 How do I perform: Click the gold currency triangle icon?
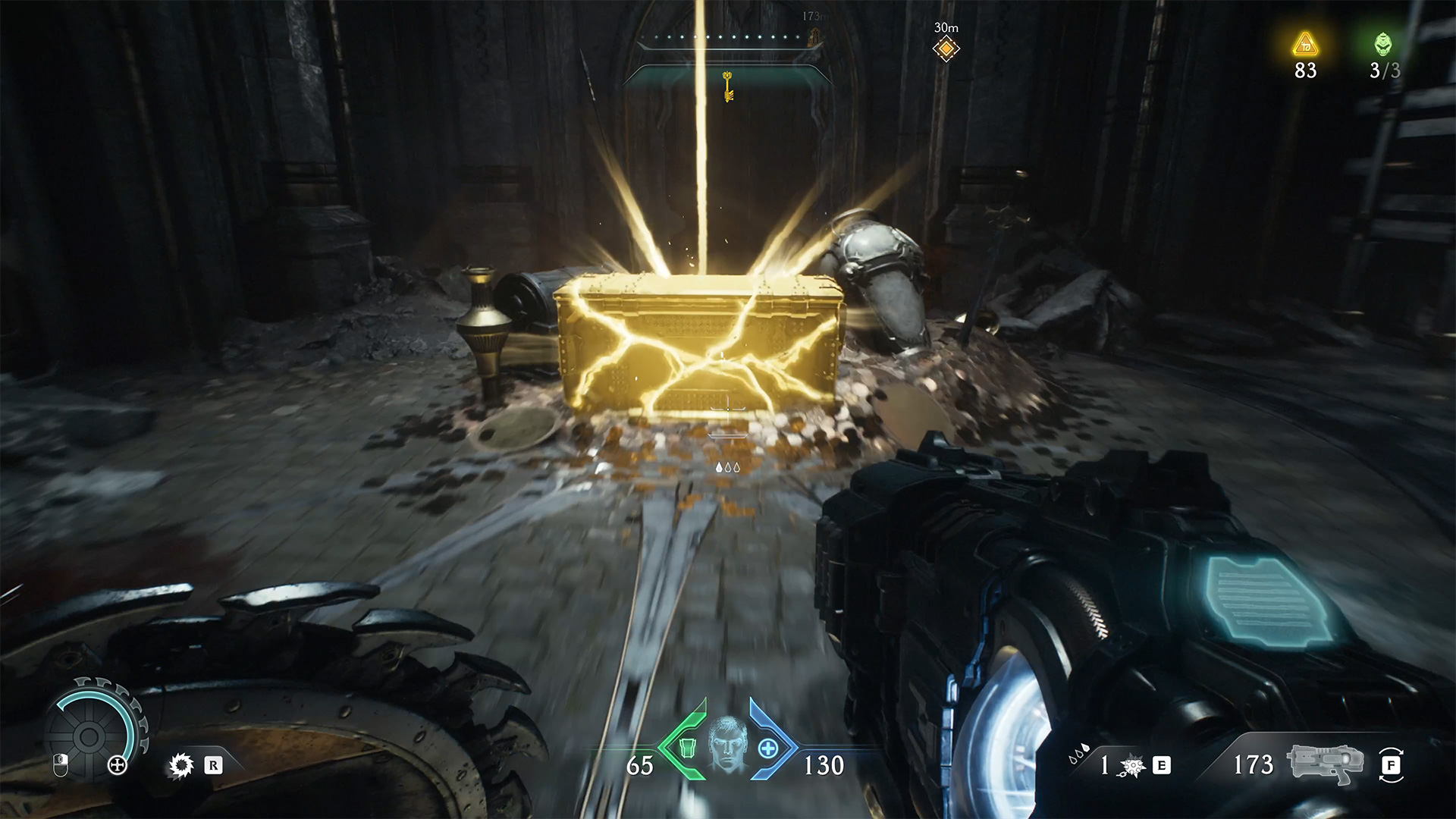[x=1305, y=45]
